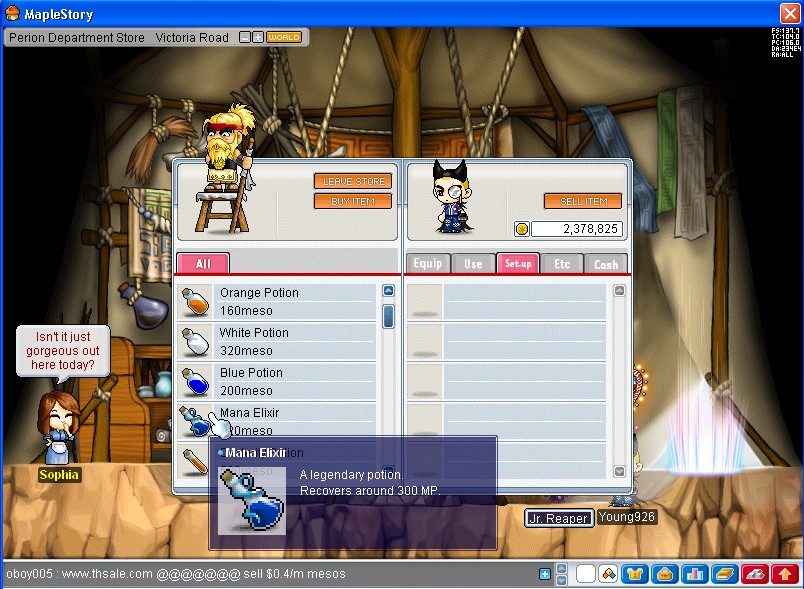Open the skill book icon
Image resolution: width=804 pixels, height=589 pixels.
[x=724, y=574]
